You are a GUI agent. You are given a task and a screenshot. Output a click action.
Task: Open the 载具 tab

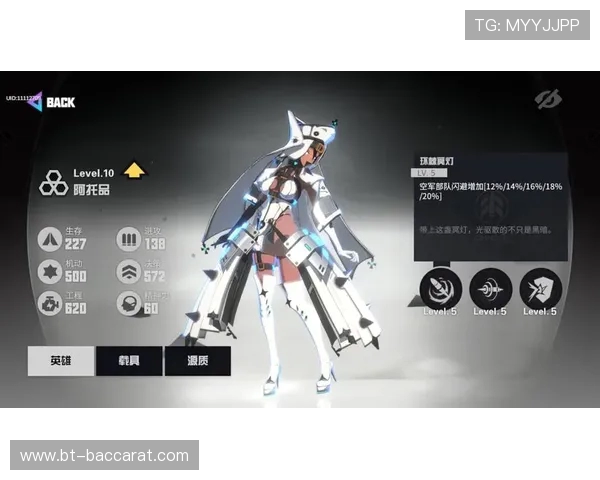tap(129, 361)
